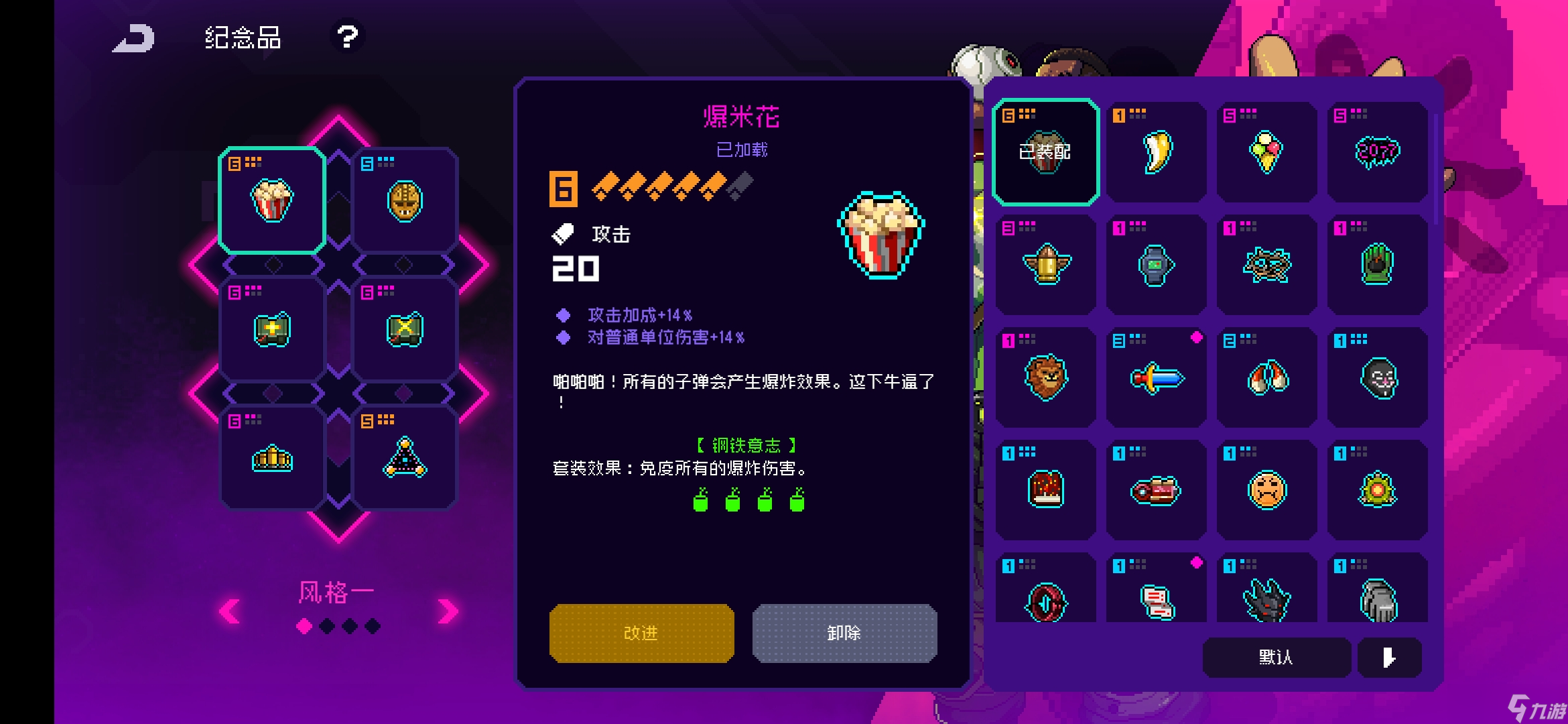This screenshot has height=724, width=1568.
Task: Select the crown souvenir slot
Action: click(271, 459)
